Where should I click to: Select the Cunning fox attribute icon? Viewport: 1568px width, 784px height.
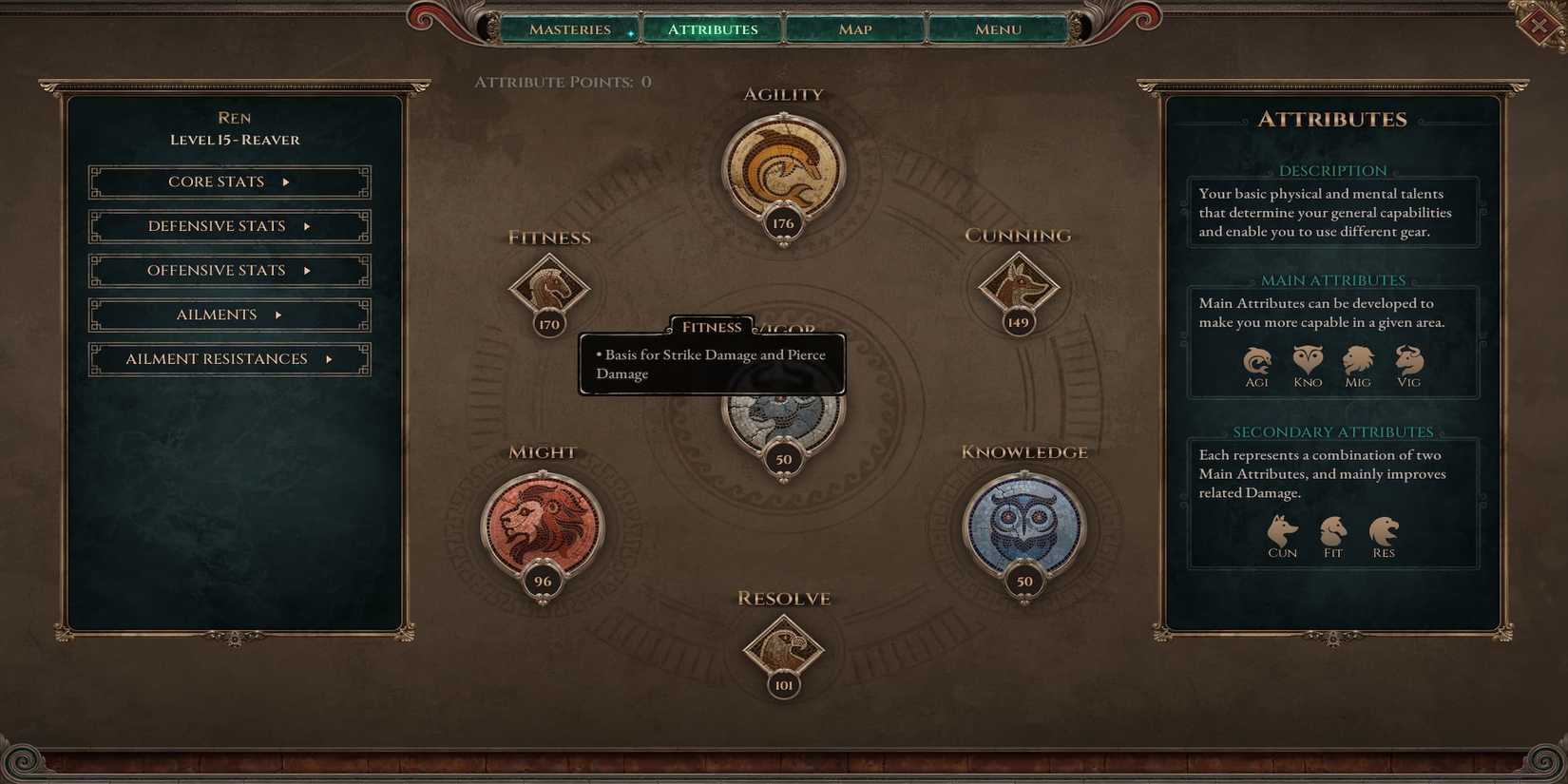click(1019, 285)
